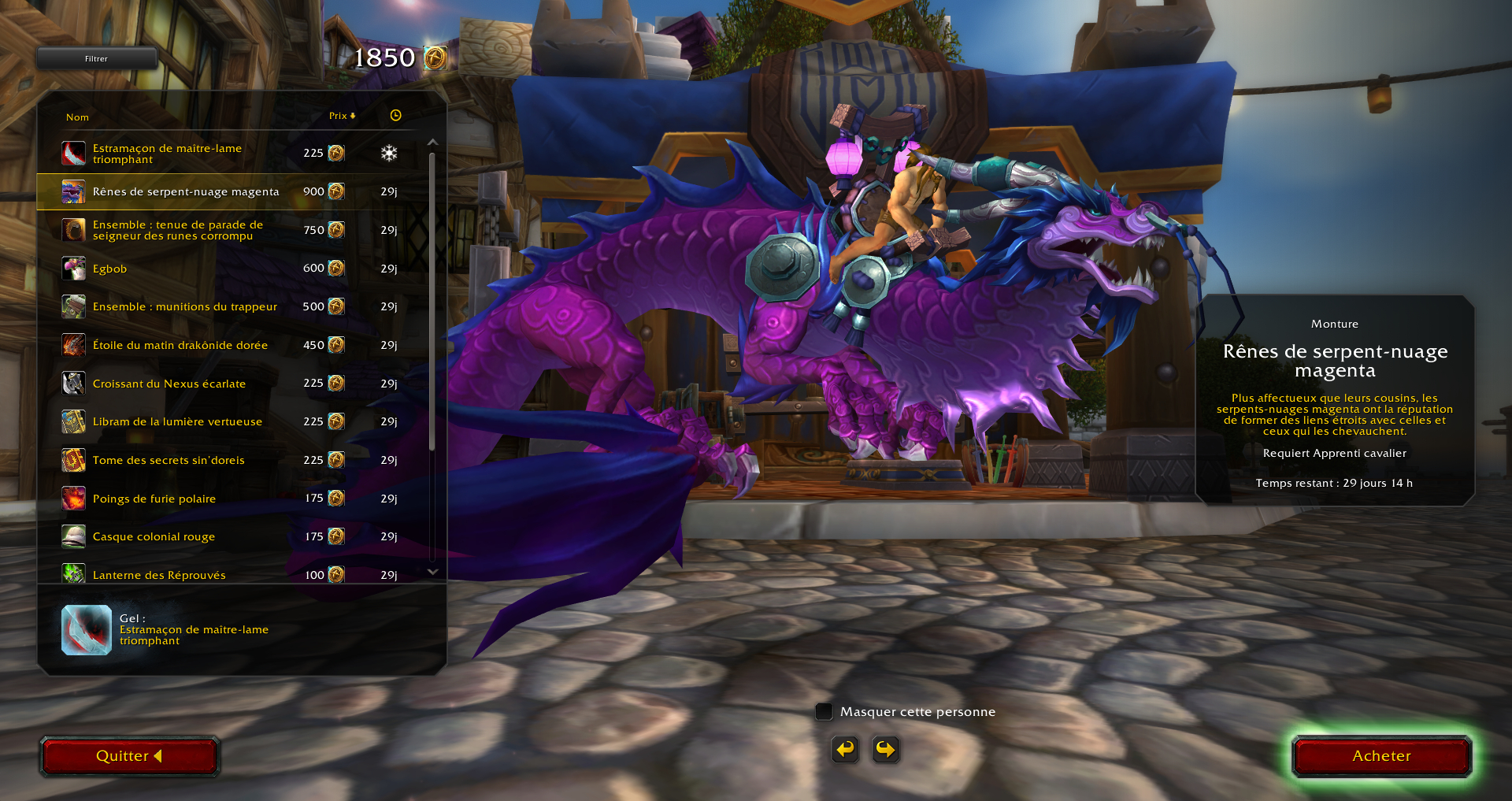Toggle Masquer cette personne checkbox

click(x=824, y=711)
